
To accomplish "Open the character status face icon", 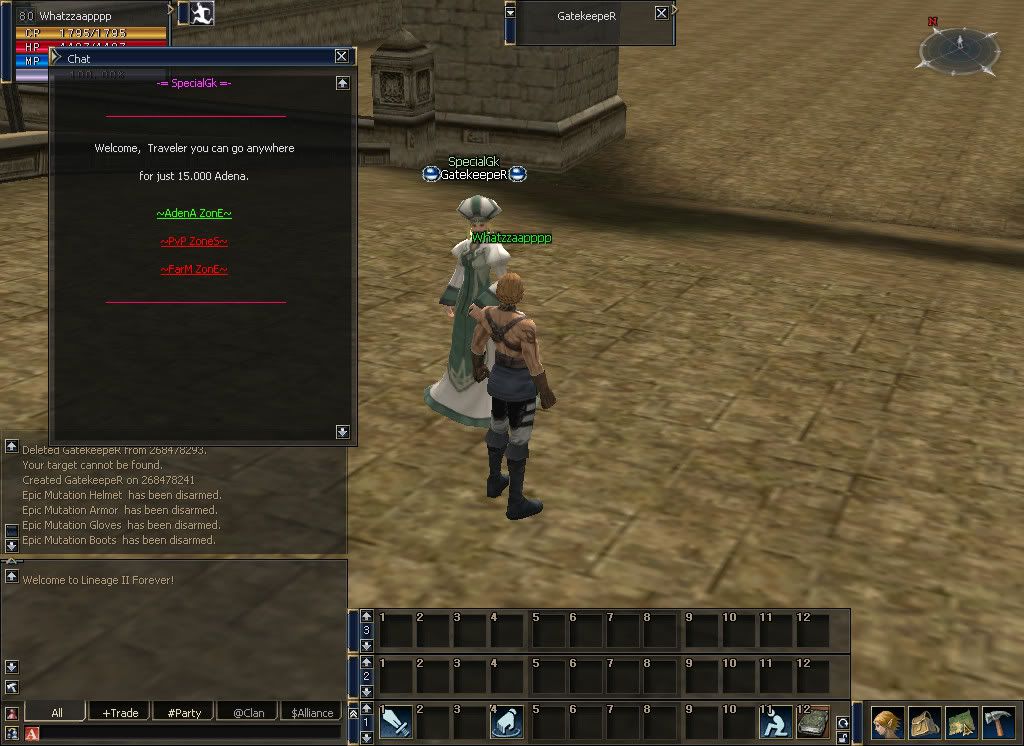I will [887, 722].
